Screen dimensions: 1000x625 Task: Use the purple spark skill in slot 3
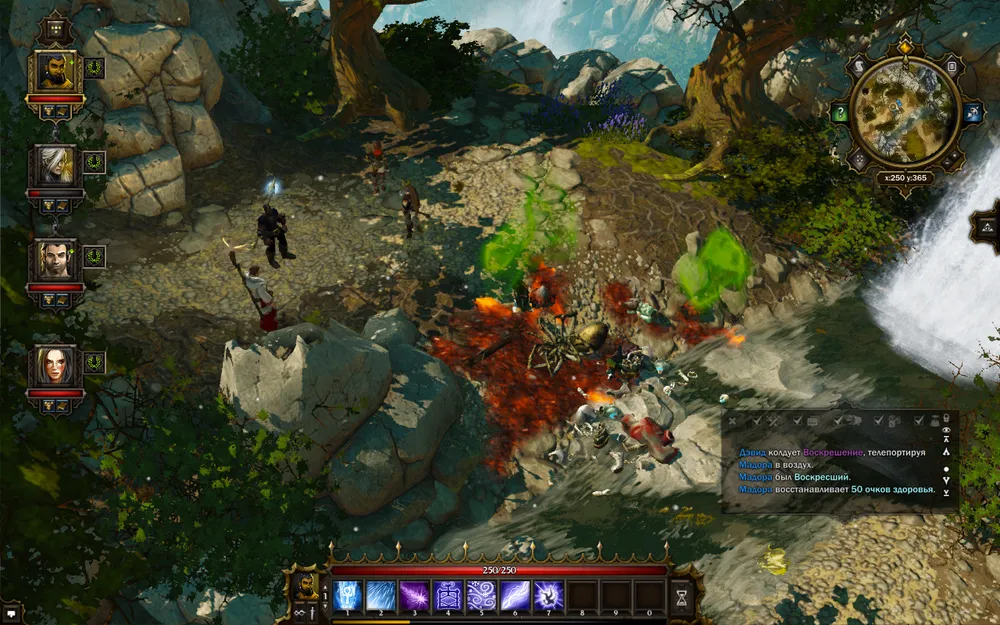415,596
